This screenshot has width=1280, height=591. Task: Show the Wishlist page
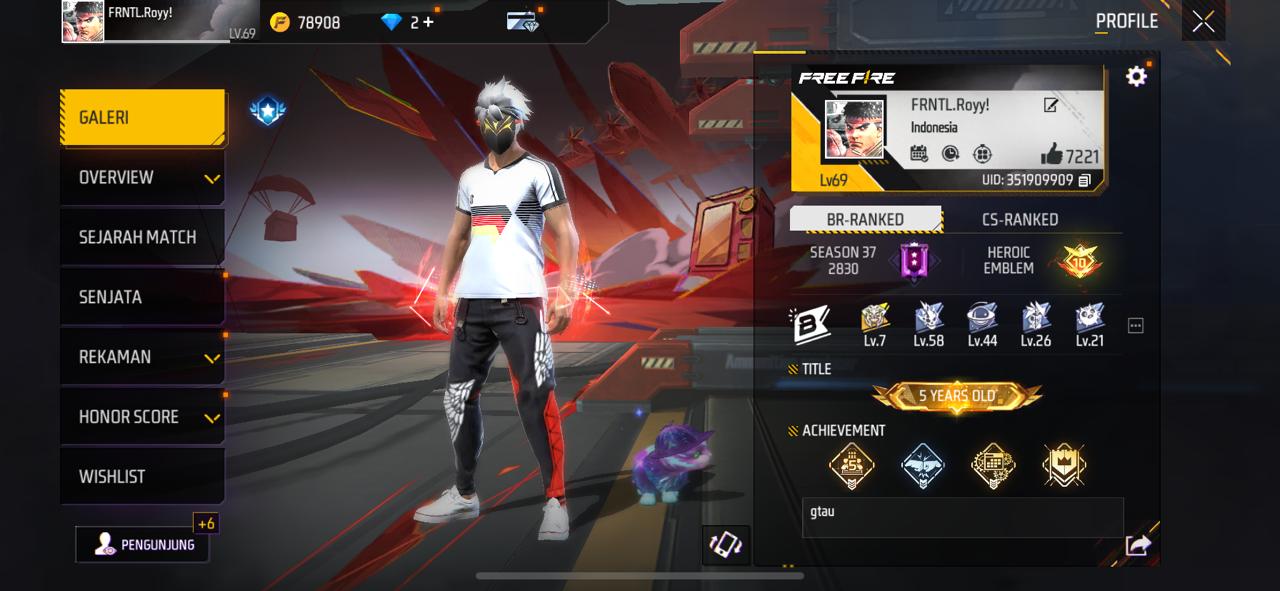142,477
